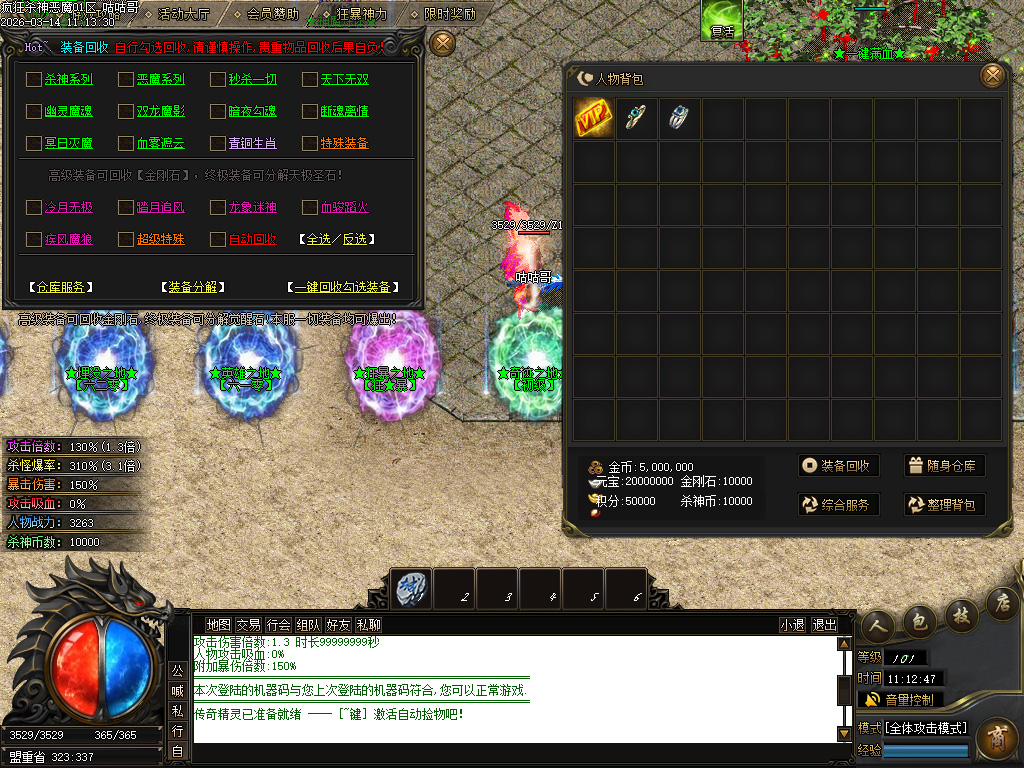Tick the 杀神系列 recycle checkbox
The width and height of the screenshot is (1024, 768).
(x=34, y=80)
